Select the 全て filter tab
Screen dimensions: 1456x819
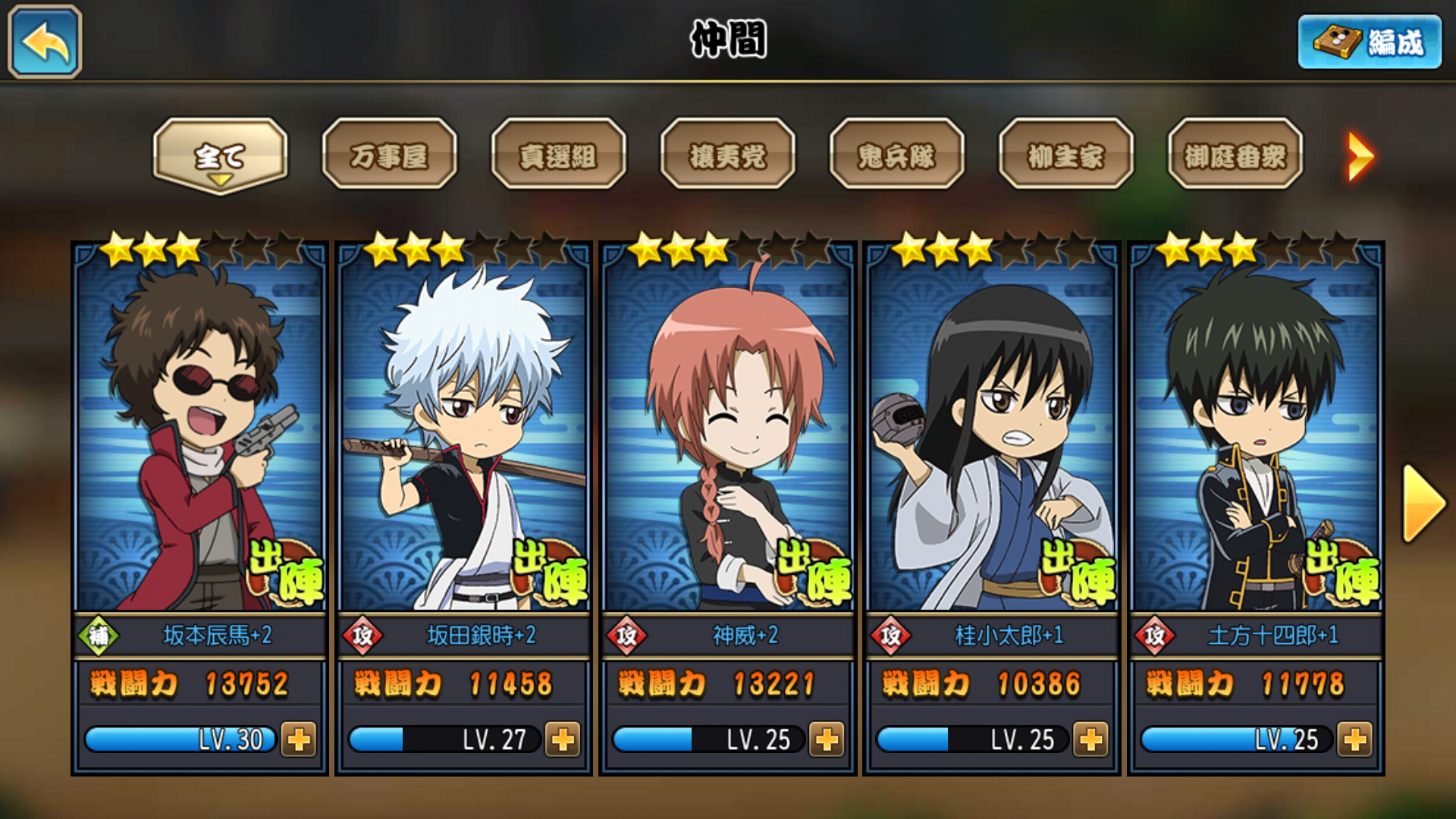click(220, 155)
